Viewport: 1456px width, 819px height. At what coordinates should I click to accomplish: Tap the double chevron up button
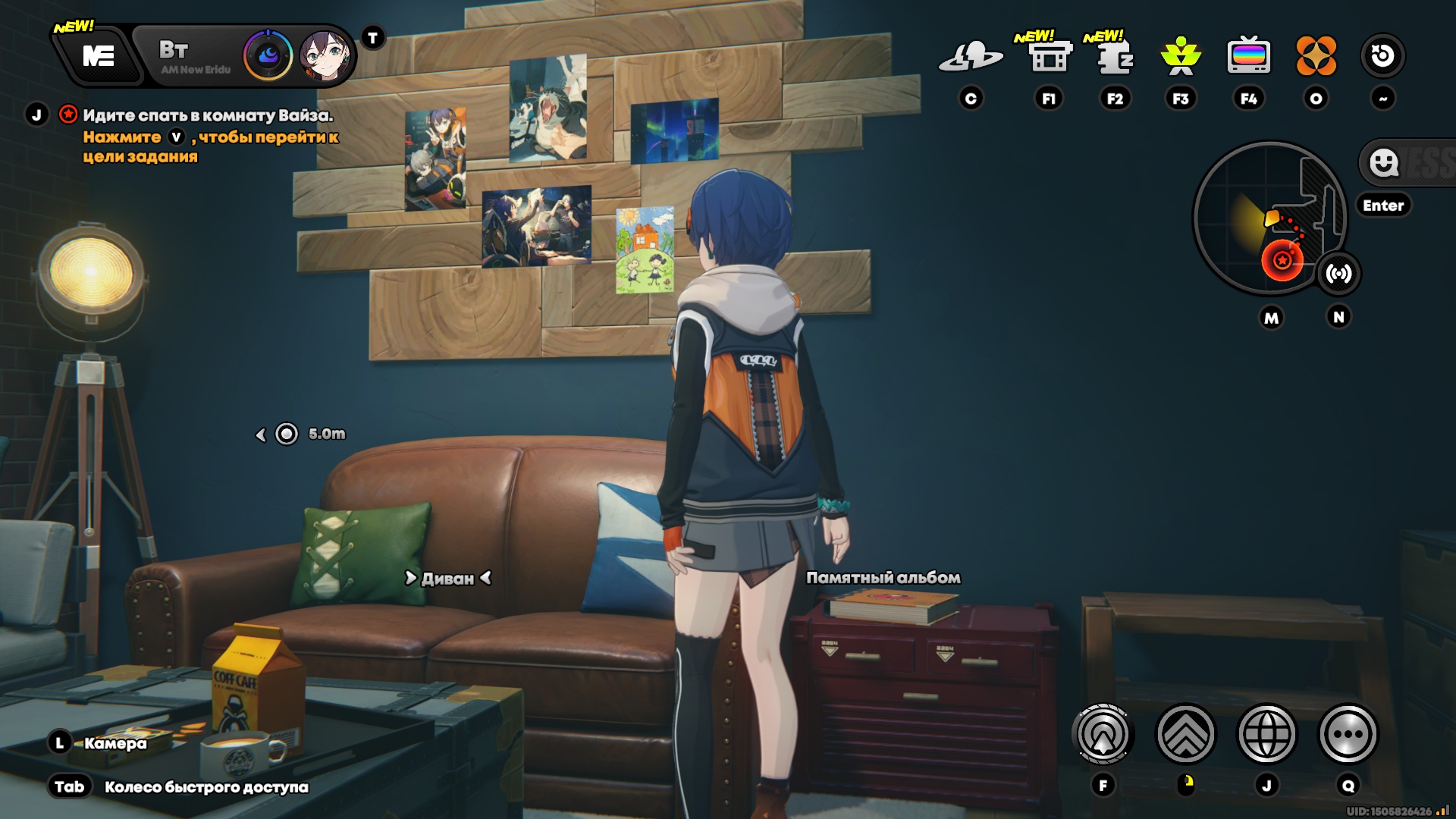[x=1185, y=734]
